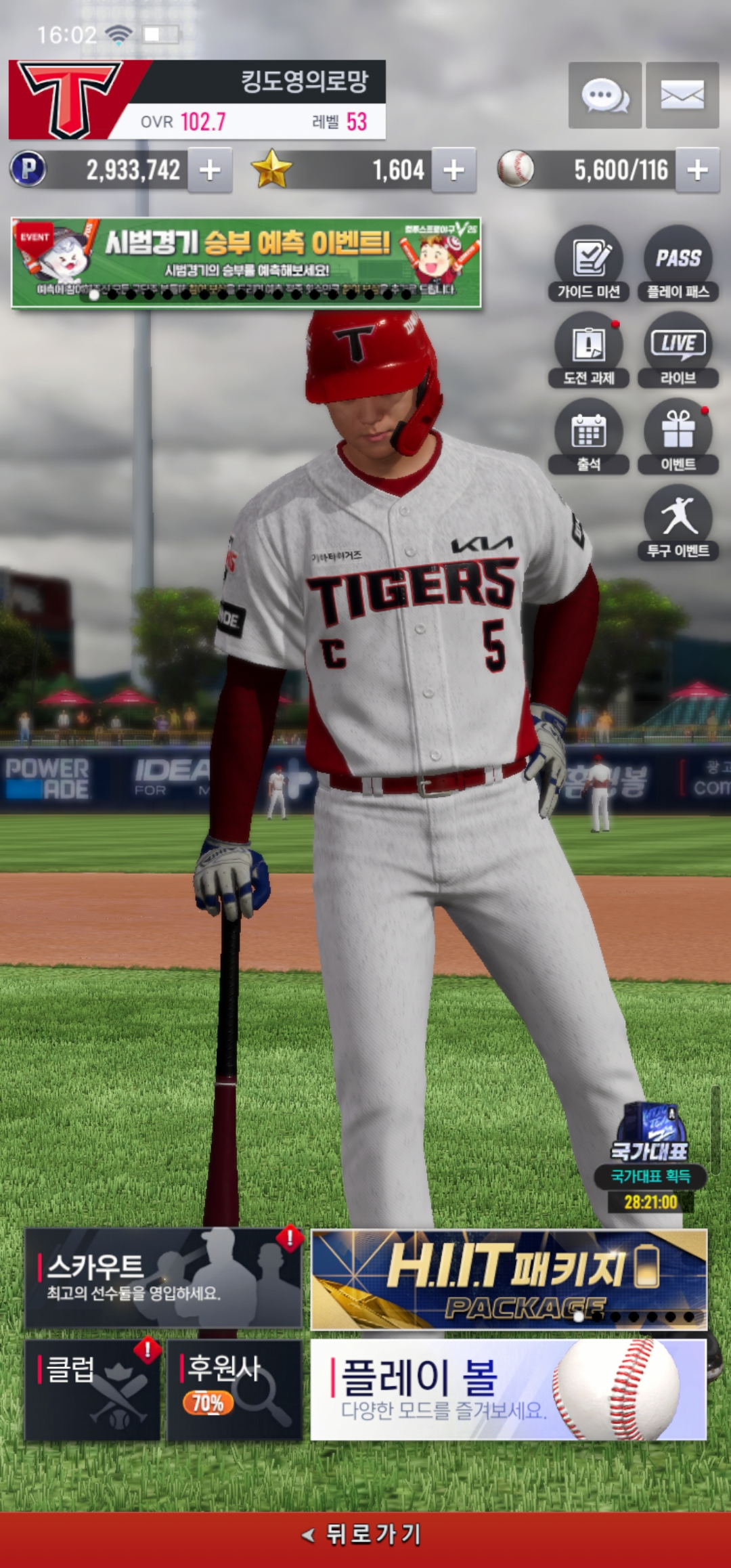
Task: Add more P points with plus button
Action: coord(210,170)
